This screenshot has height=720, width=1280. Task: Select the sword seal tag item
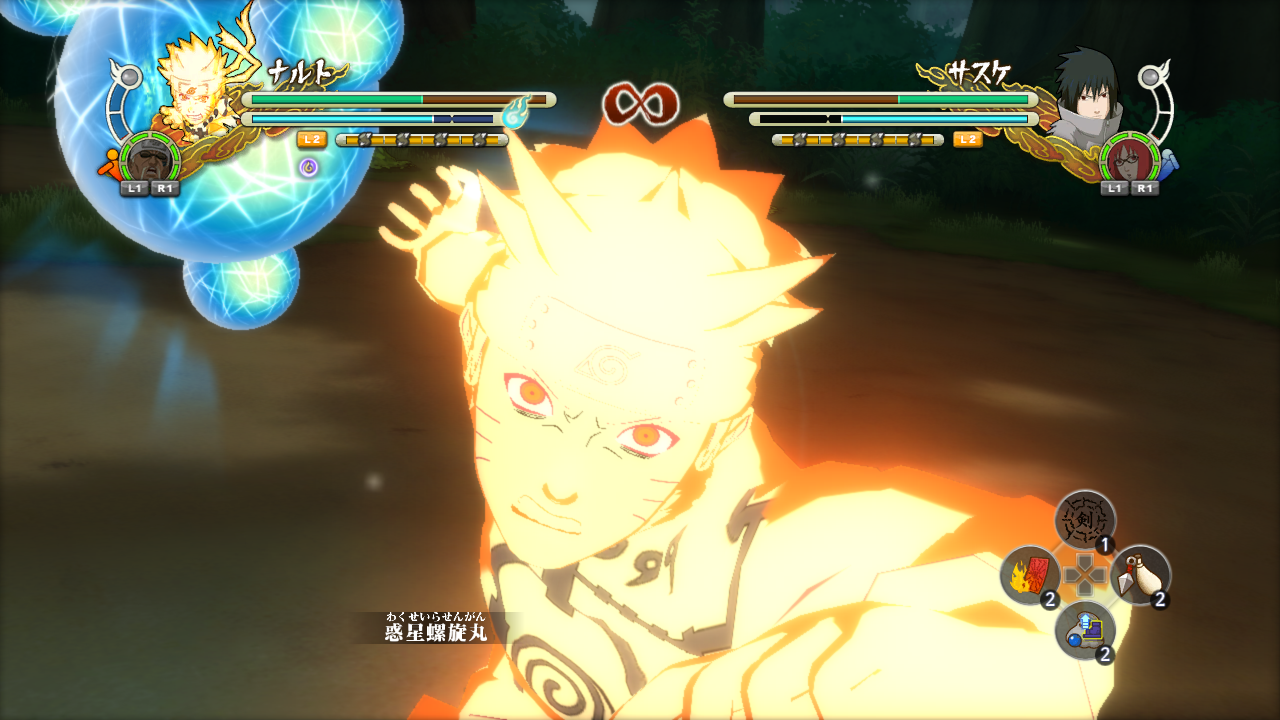coord(1085,520)
